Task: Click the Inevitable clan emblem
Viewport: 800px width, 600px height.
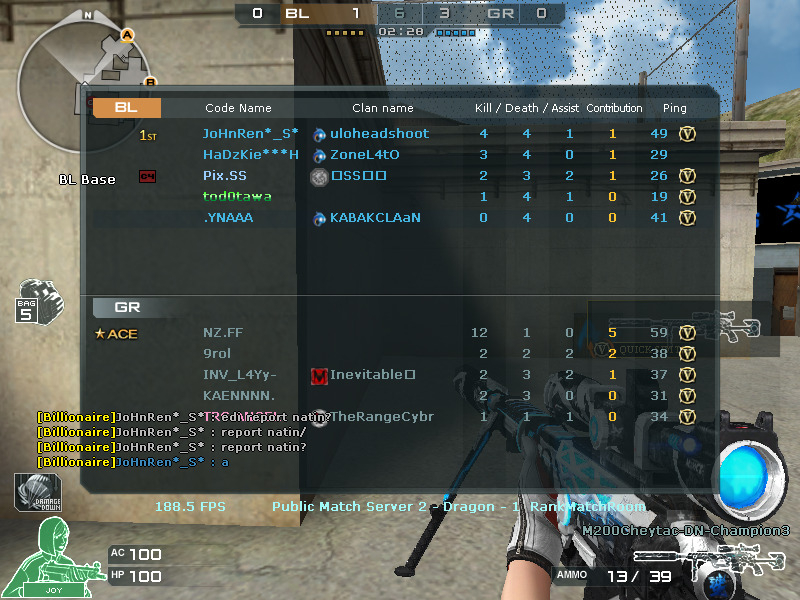Action: pos(319,376)
